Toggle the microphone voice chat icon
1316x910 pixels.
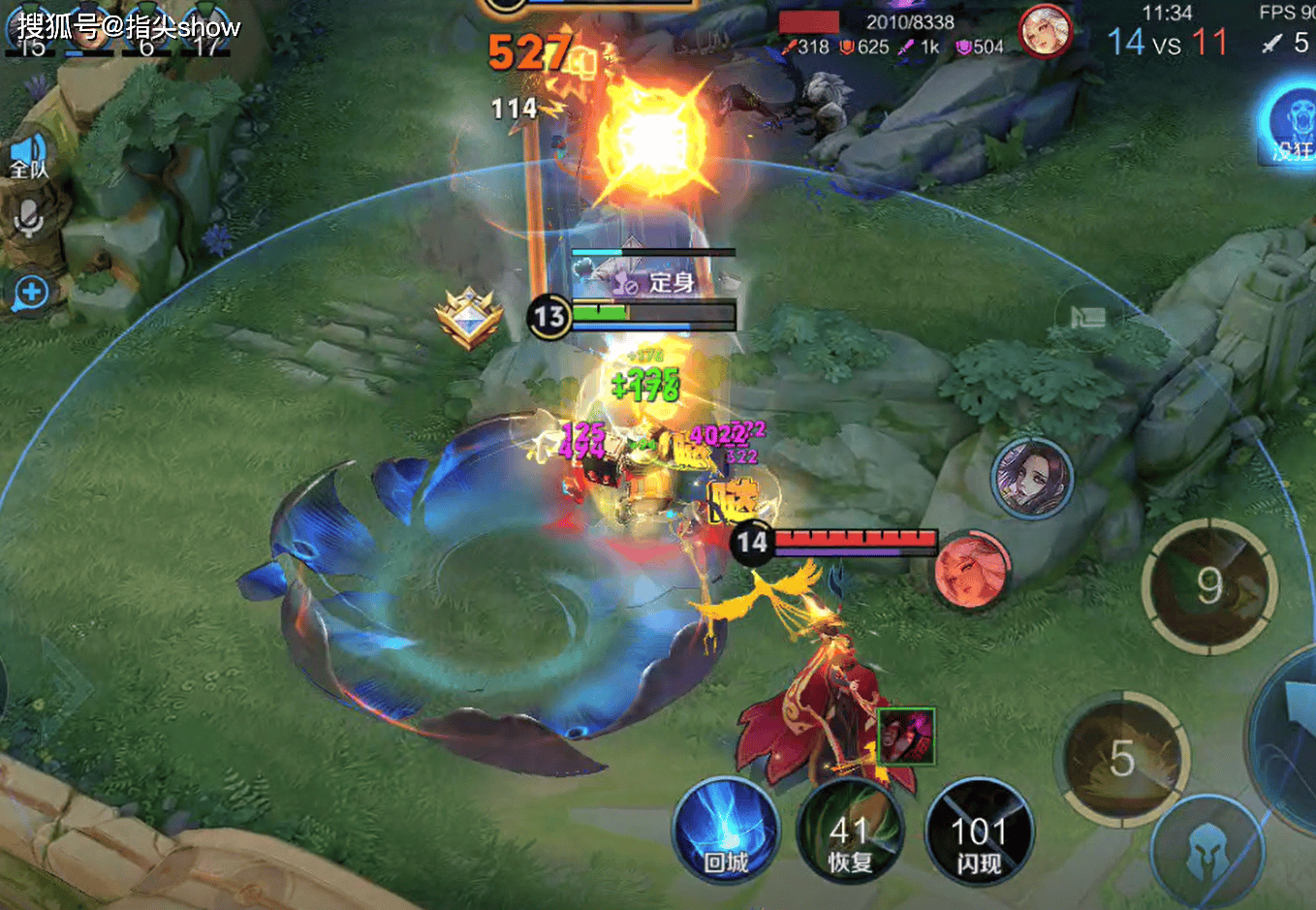(x=29, y=220)
